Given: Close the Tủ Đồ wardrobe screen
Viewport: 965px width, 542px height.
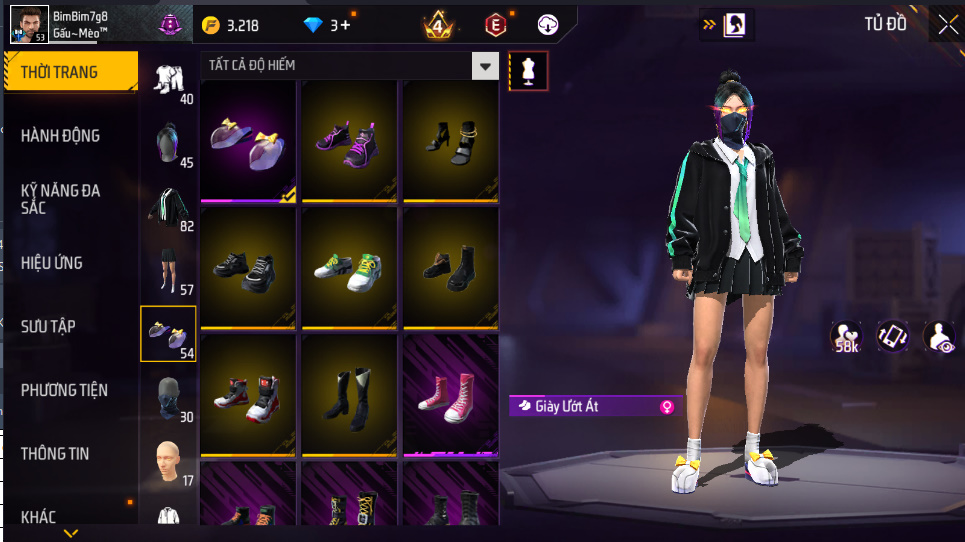Looking at the screenshot, I should (x=947, y=25).
